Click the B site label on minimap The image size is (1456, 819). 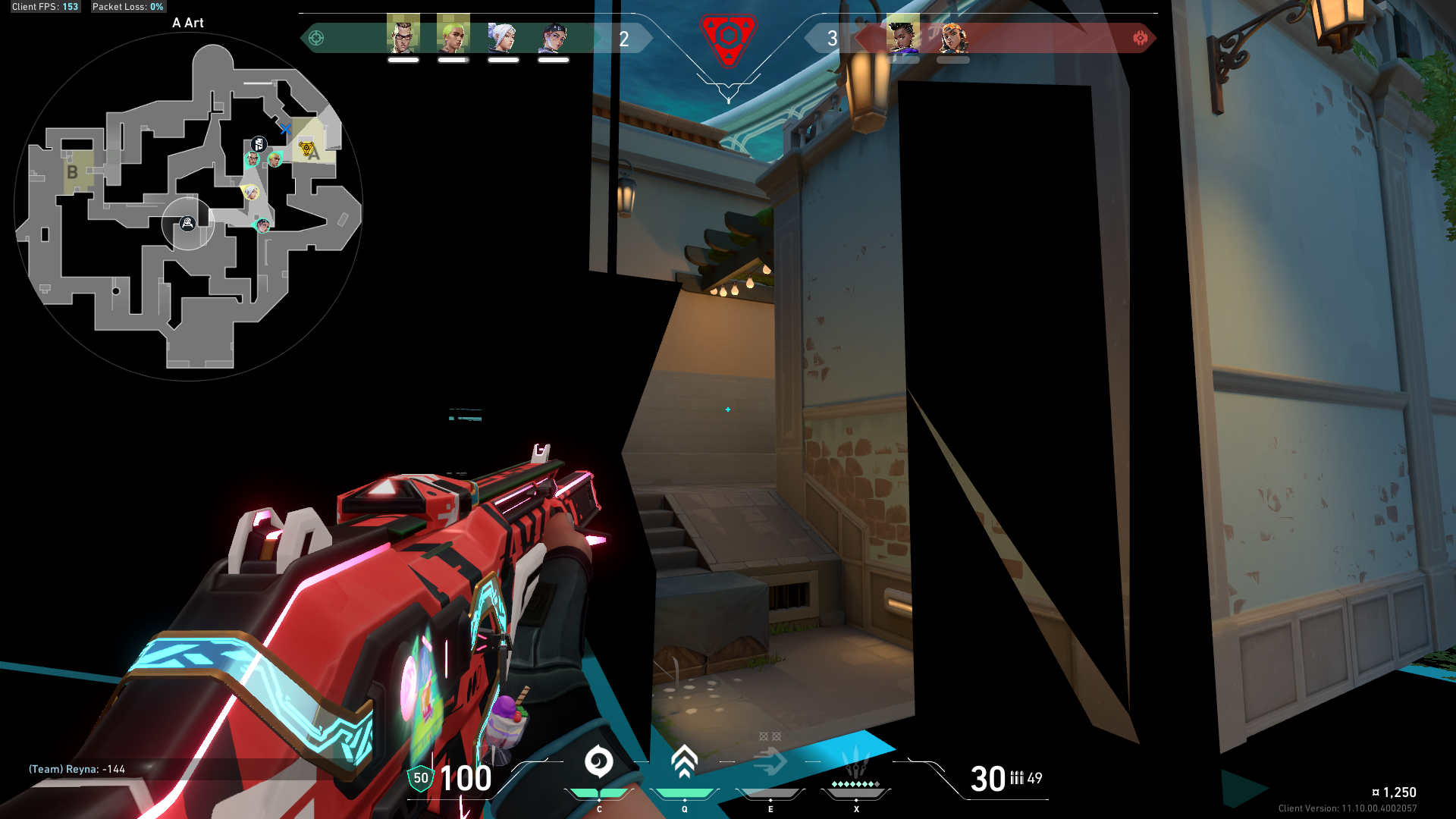[x=72, y=172]
